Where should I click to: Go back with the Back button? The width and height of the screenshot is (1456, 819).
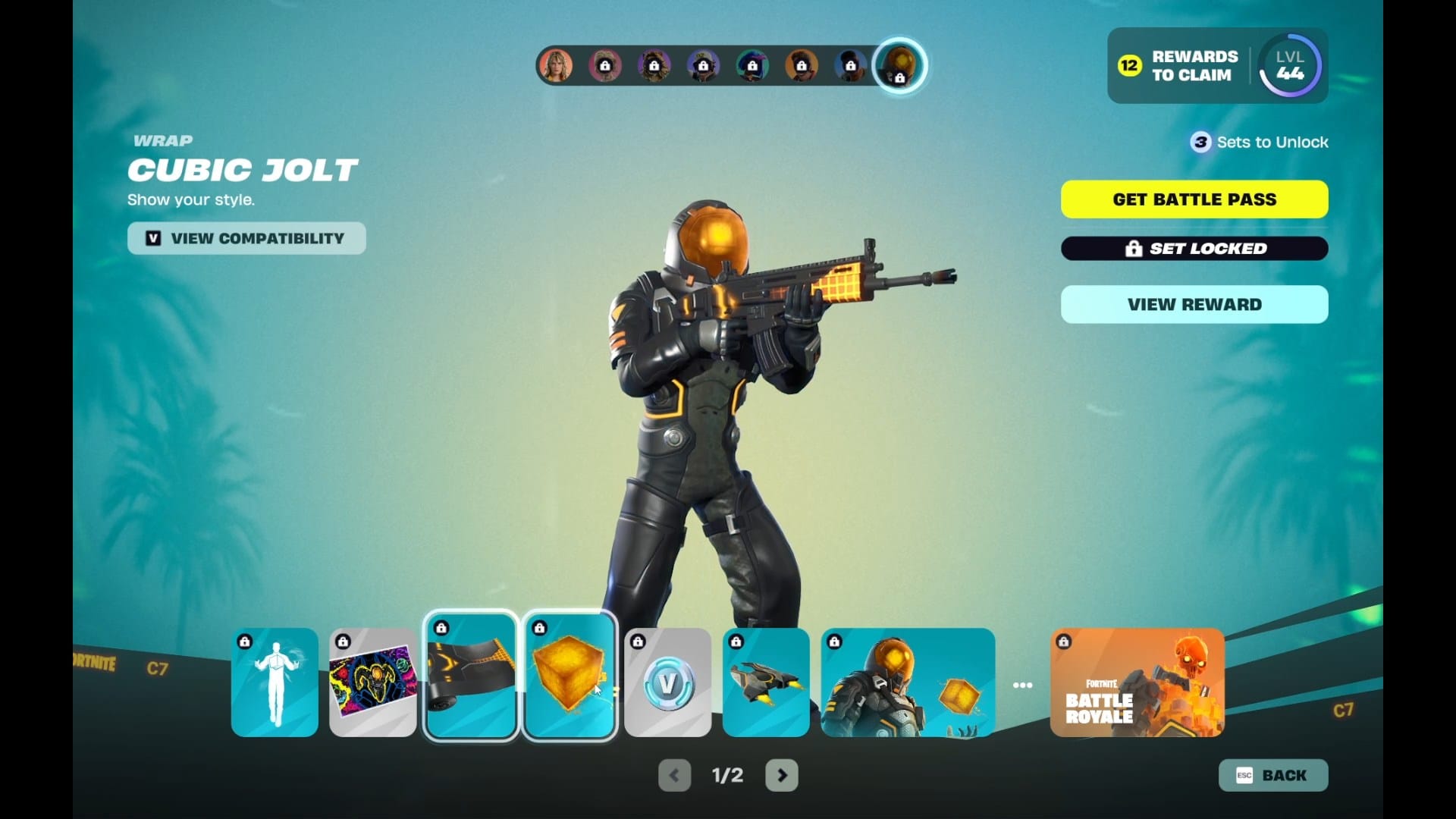tap(1273, 775)
